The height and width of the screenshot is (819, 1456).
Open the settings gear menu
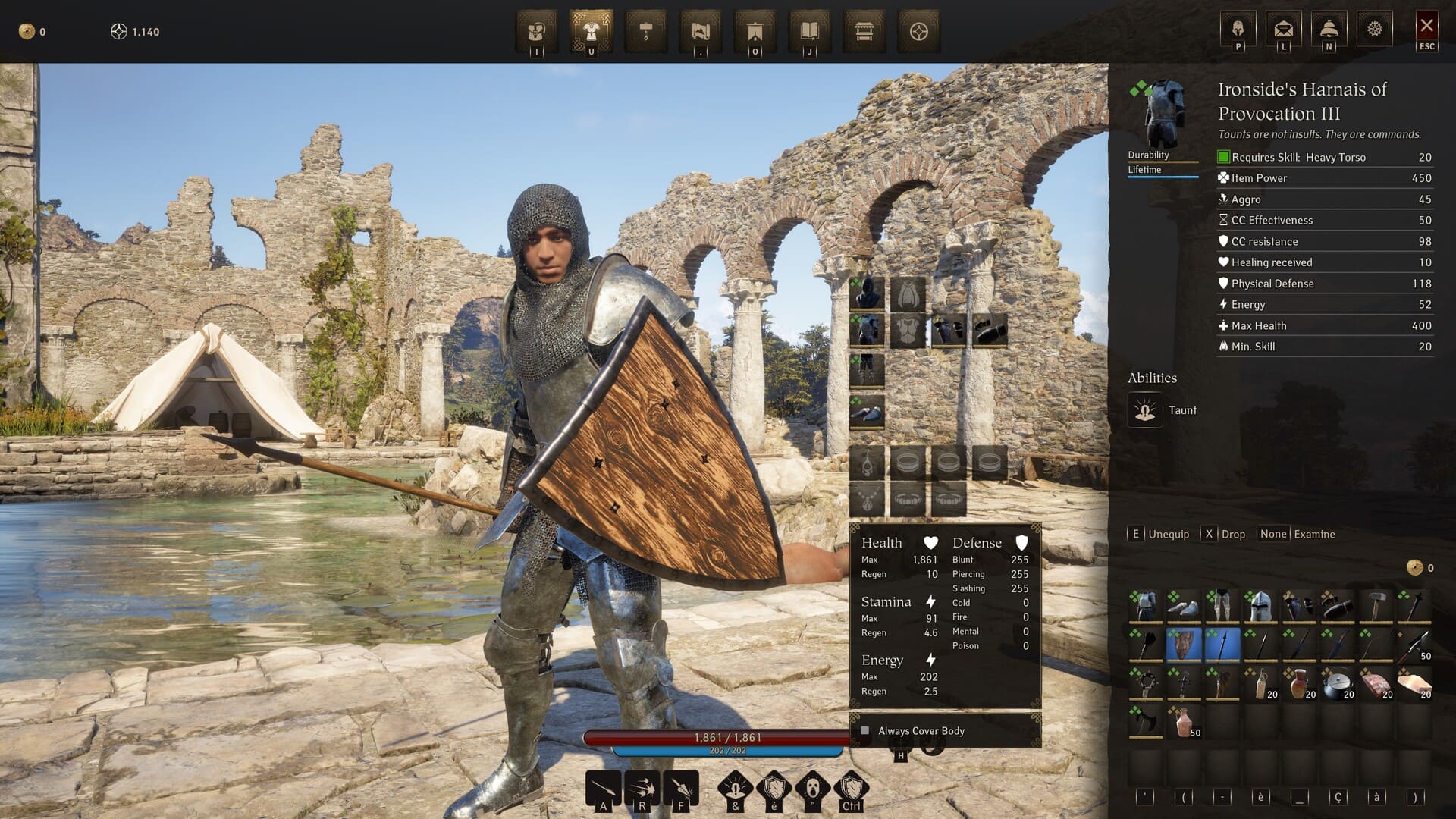click(x=1374, y=30)
